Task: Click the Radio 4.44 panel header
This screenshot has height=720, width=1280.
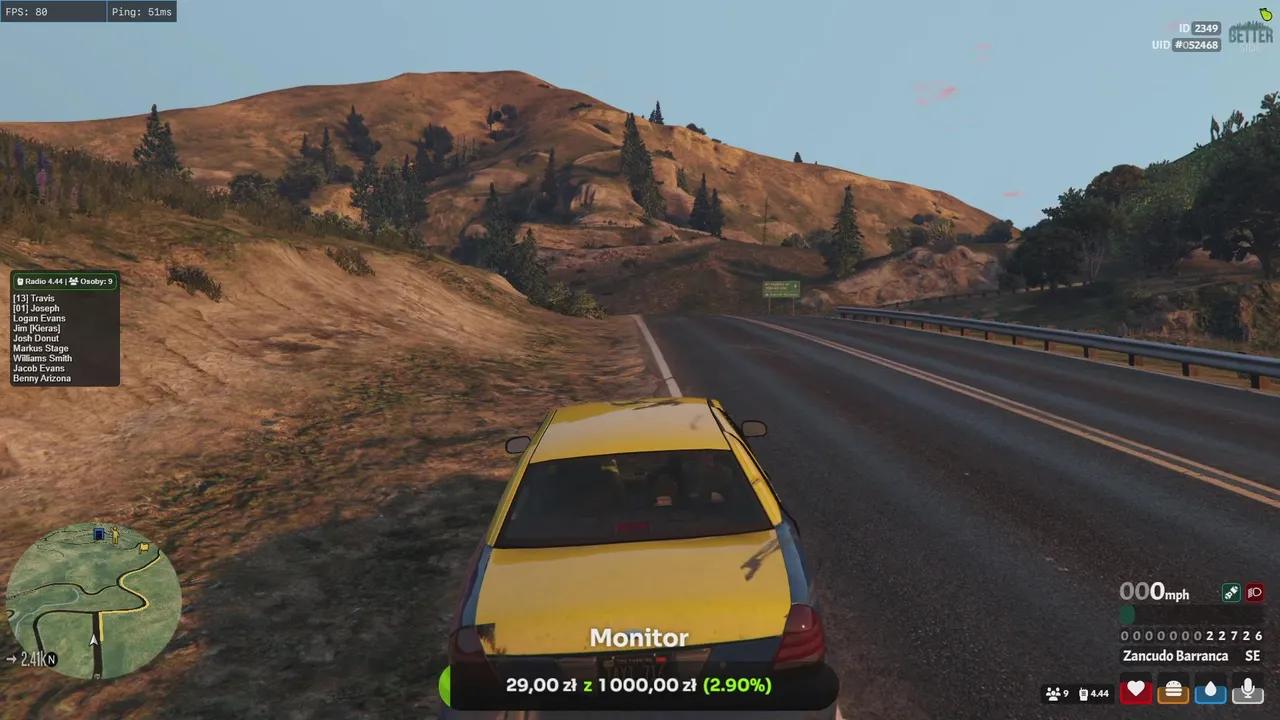Action: pos(65,282)
